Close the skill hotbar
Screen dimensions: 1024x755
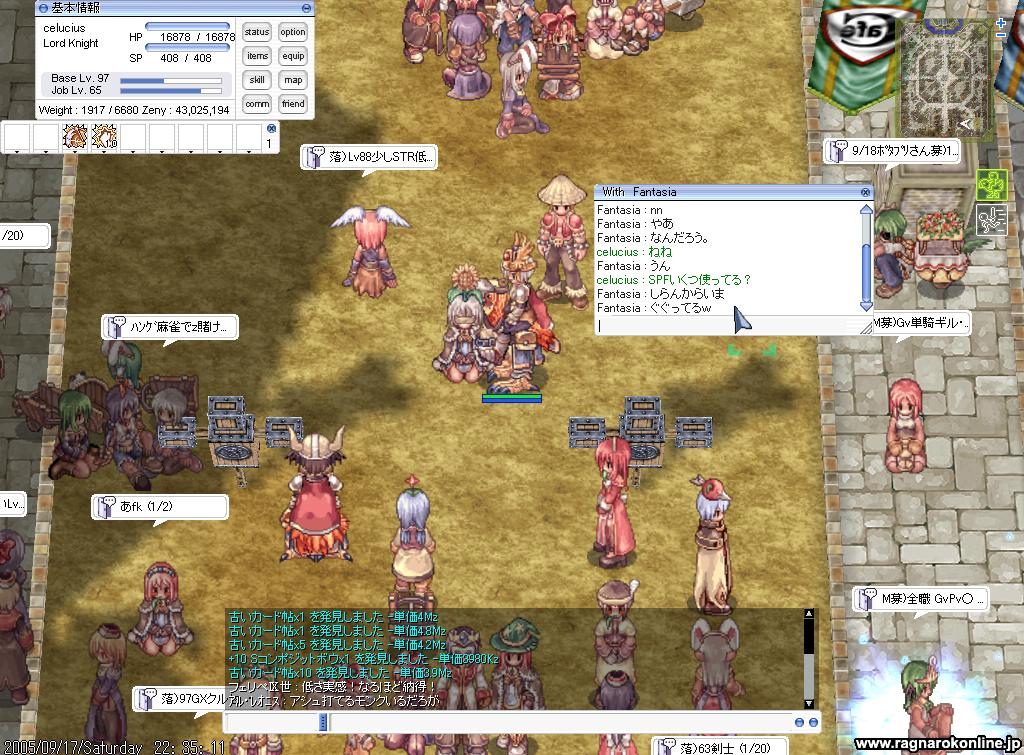(271, 128)
